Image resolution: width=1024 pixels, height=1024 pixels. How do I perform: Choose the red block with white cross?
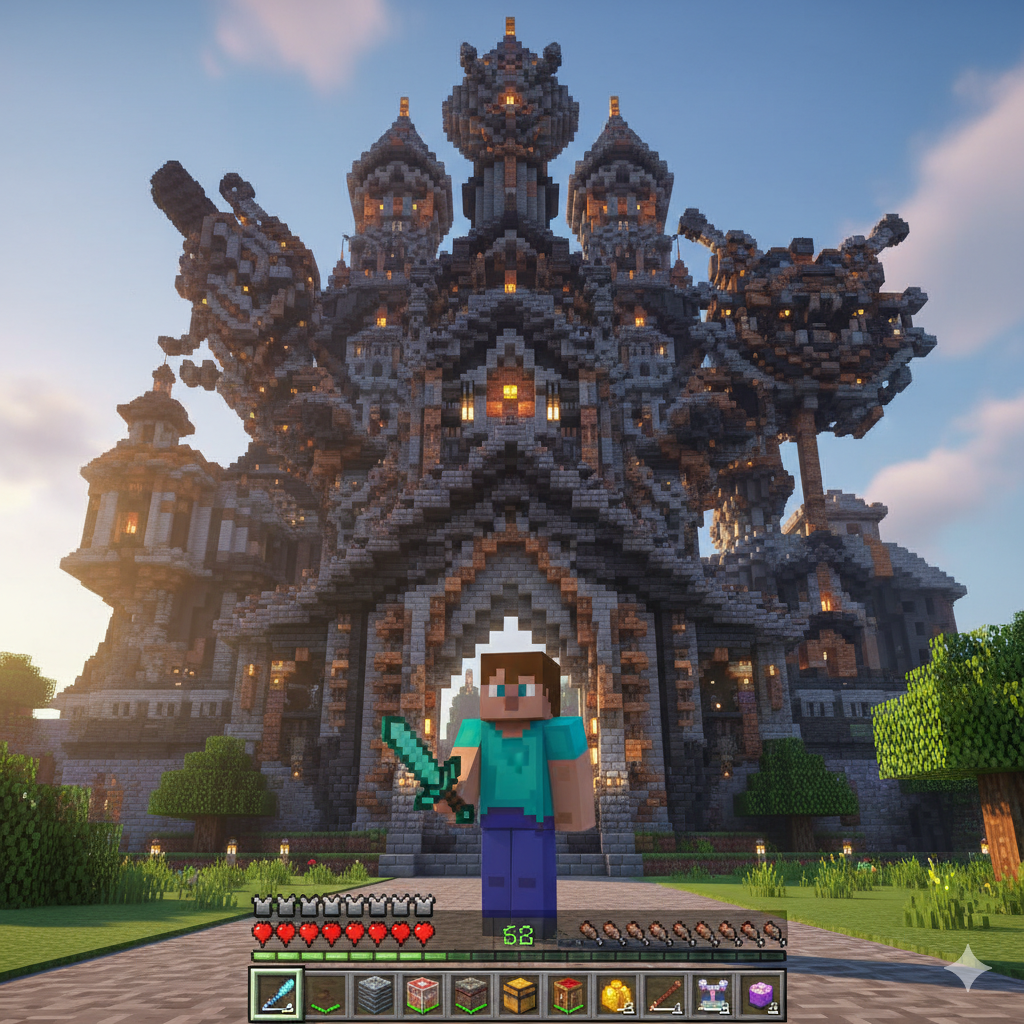[x=422, y=994]
